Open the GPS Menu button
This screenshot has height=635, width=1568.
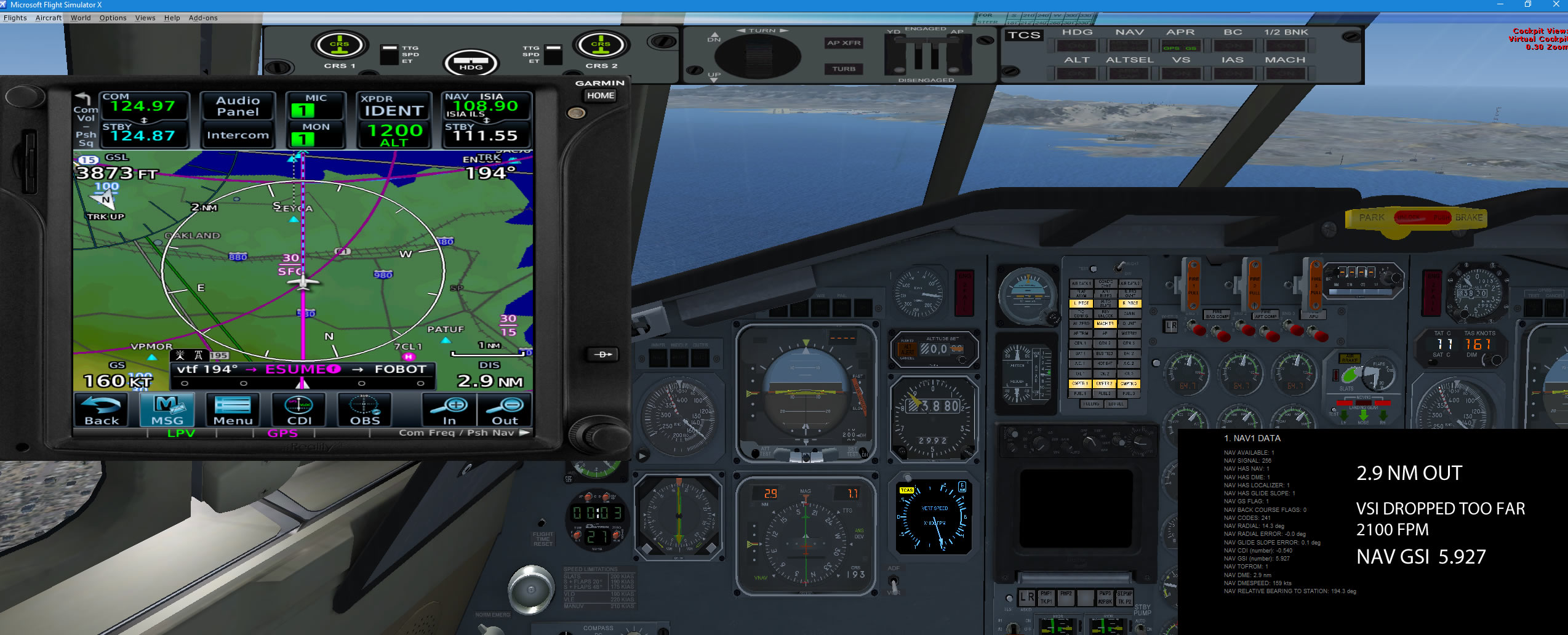click(x=233, y=410)
